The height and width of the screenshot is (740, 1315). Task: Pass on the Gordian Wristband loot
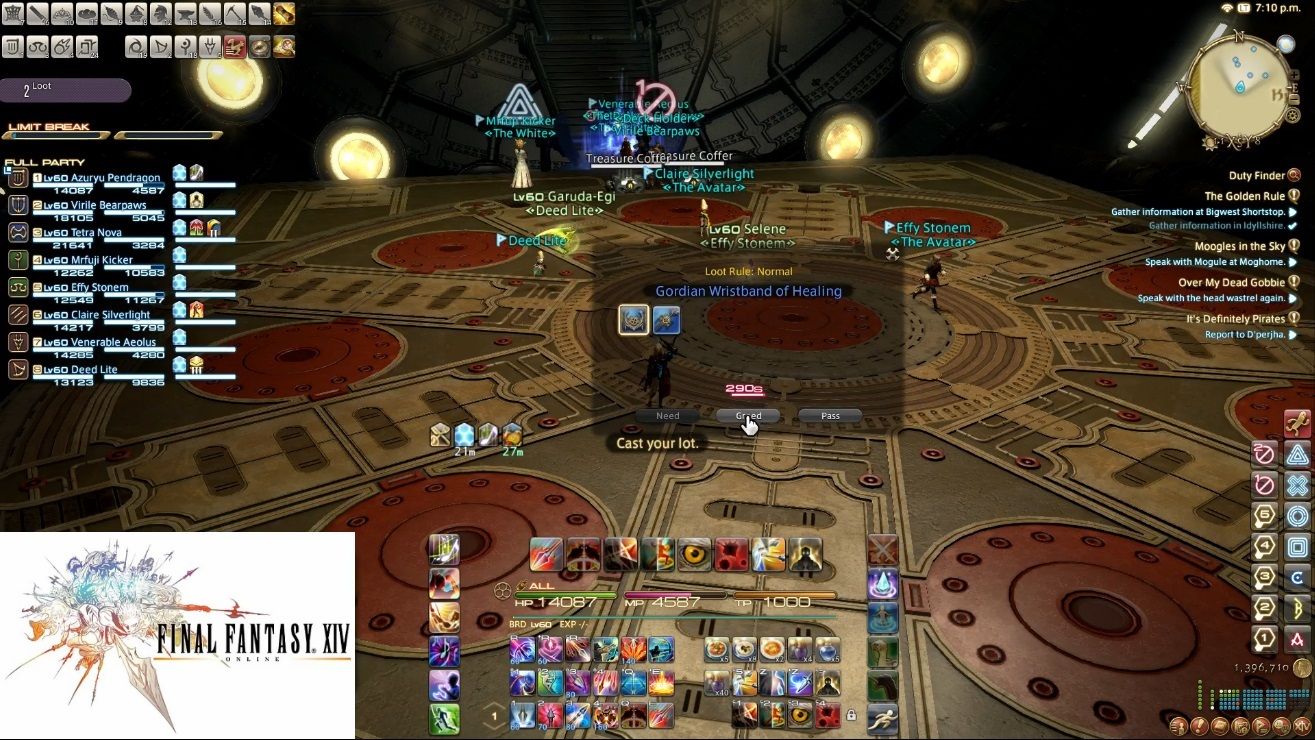(830, 416)
